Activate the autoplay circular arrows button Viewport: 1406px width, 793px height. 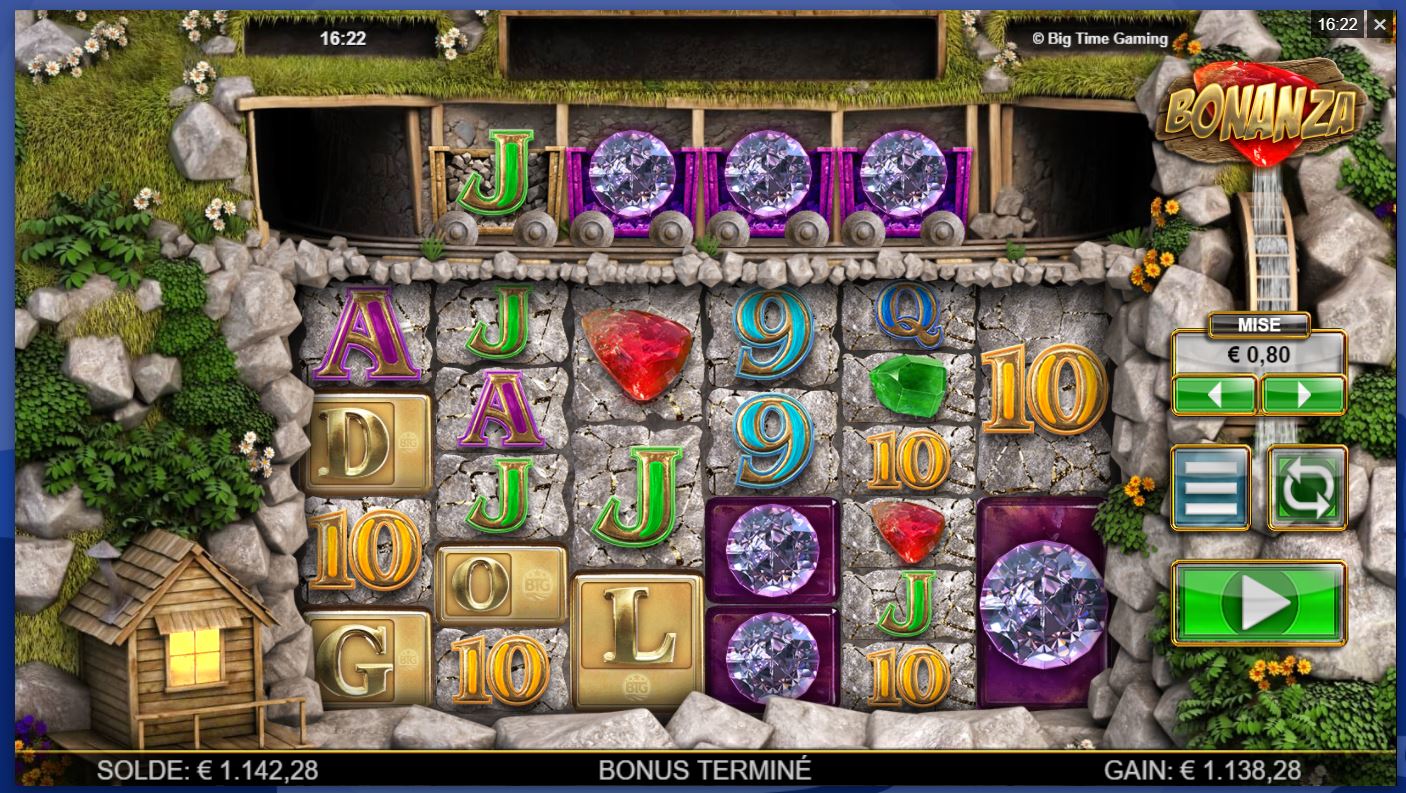click(1307, 488)
